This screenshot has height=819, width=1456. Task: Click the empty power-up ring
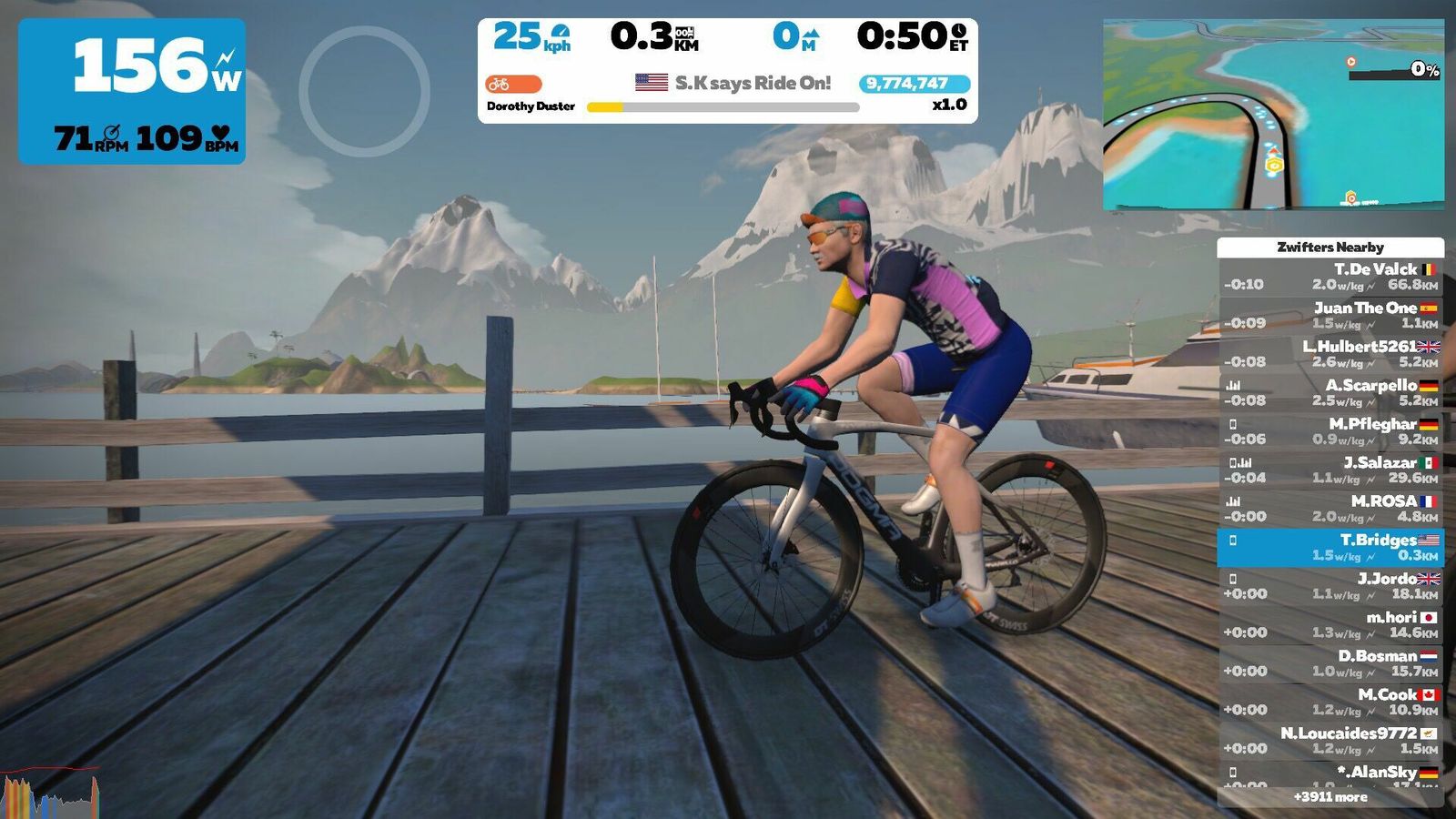[364, 91]
